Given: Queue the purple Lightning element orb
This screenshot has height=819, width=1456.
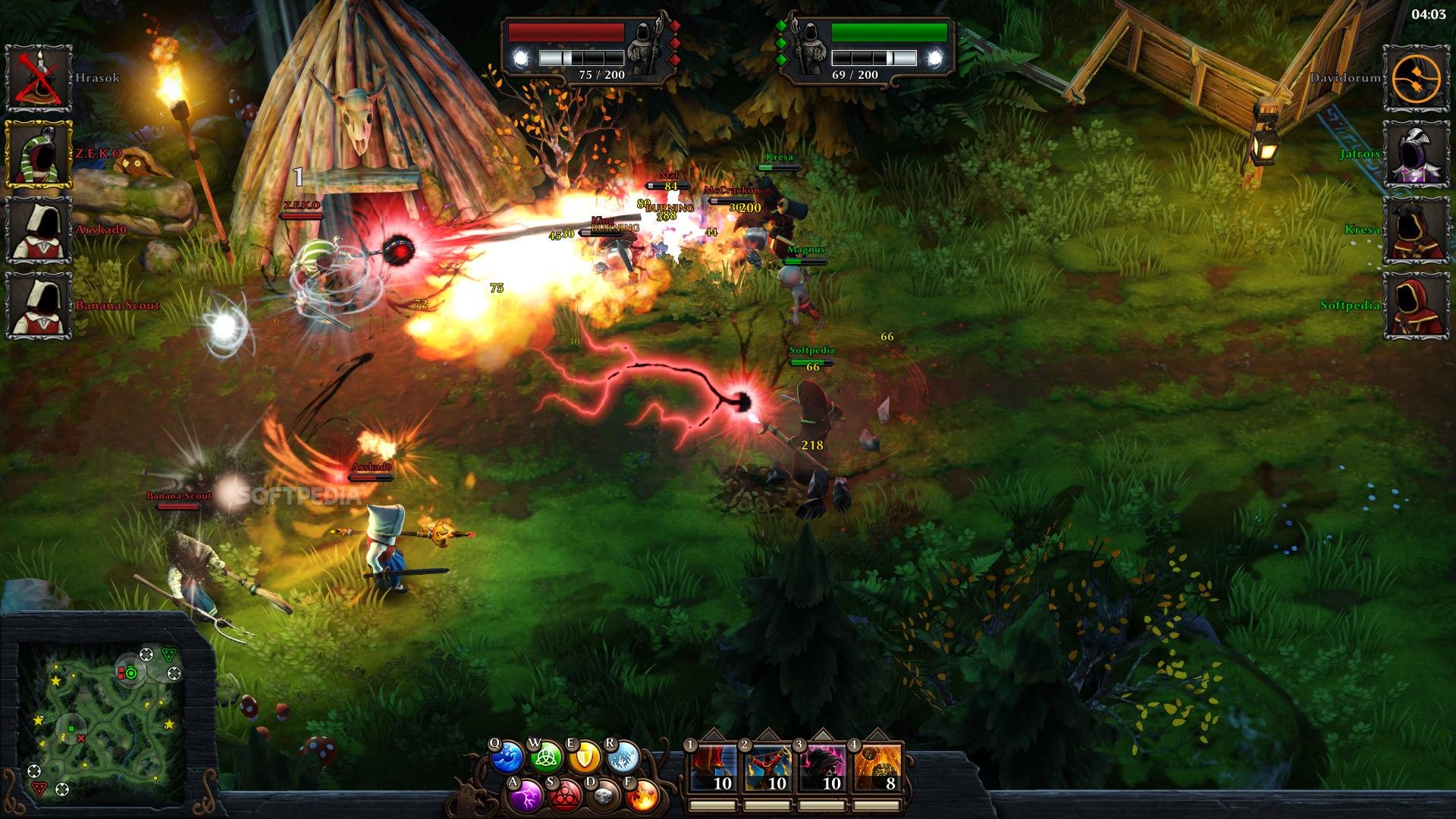Looking at the screenshot, I should pyautogui.click(x=526, y=795).
